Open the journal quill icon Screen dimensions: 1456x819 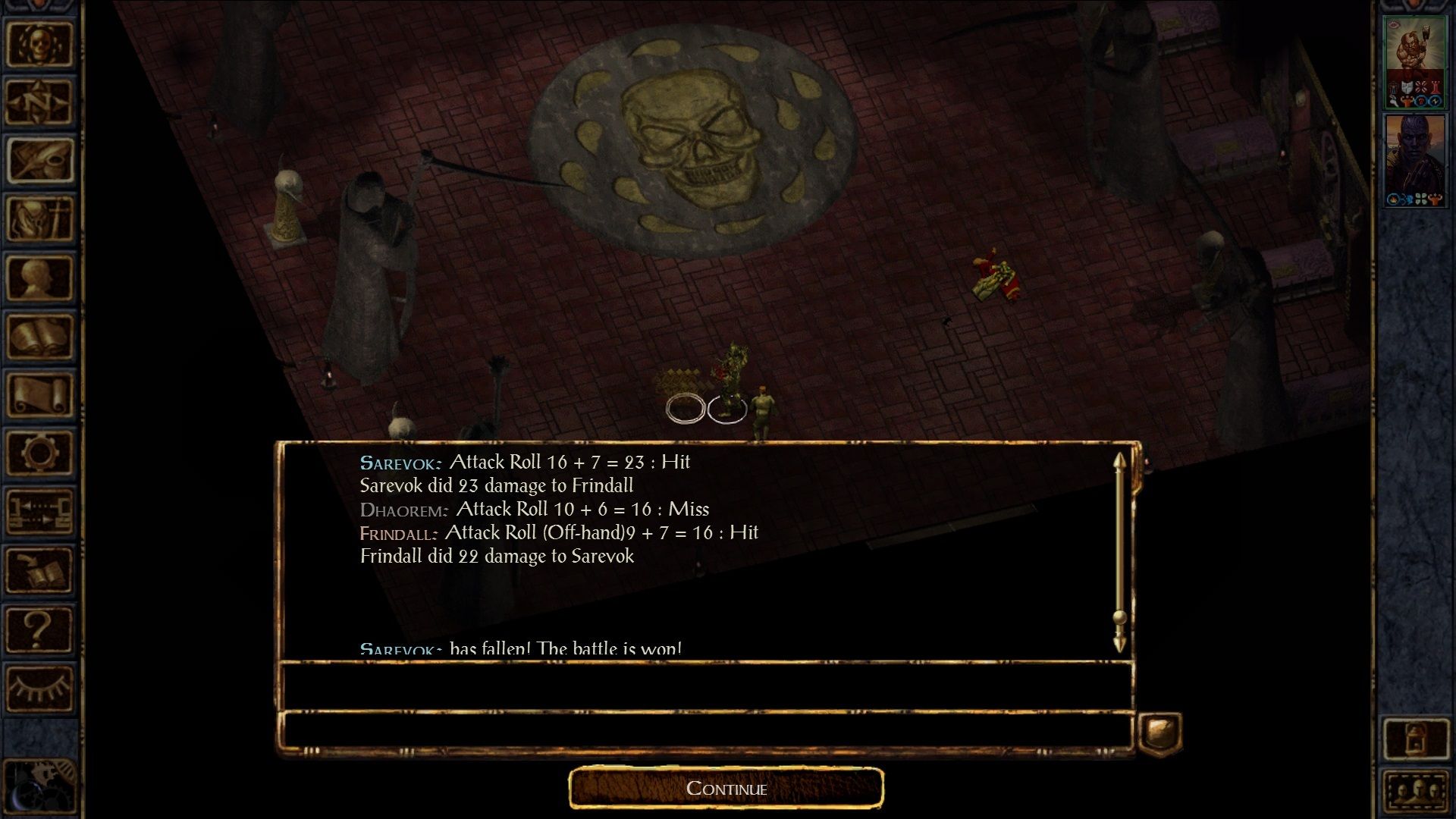pyautogui.click(x=39, y=160)
